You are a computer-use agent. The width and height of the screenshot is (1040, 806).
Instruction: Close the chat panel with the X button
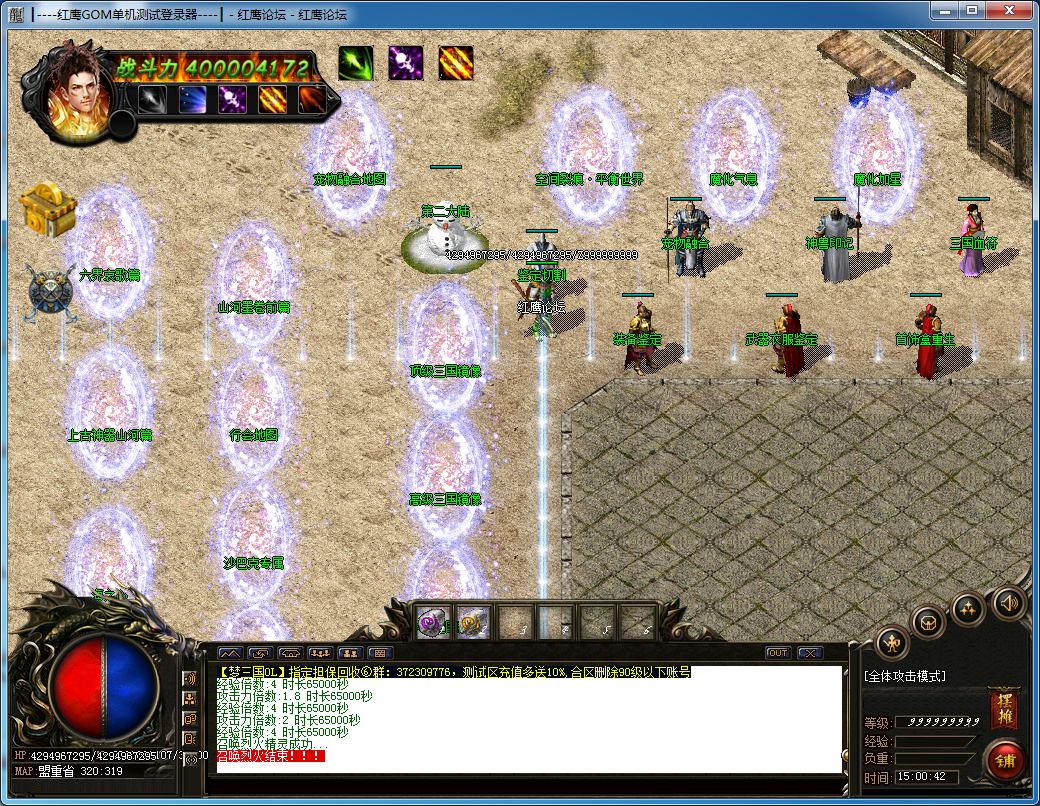[808, 653]
